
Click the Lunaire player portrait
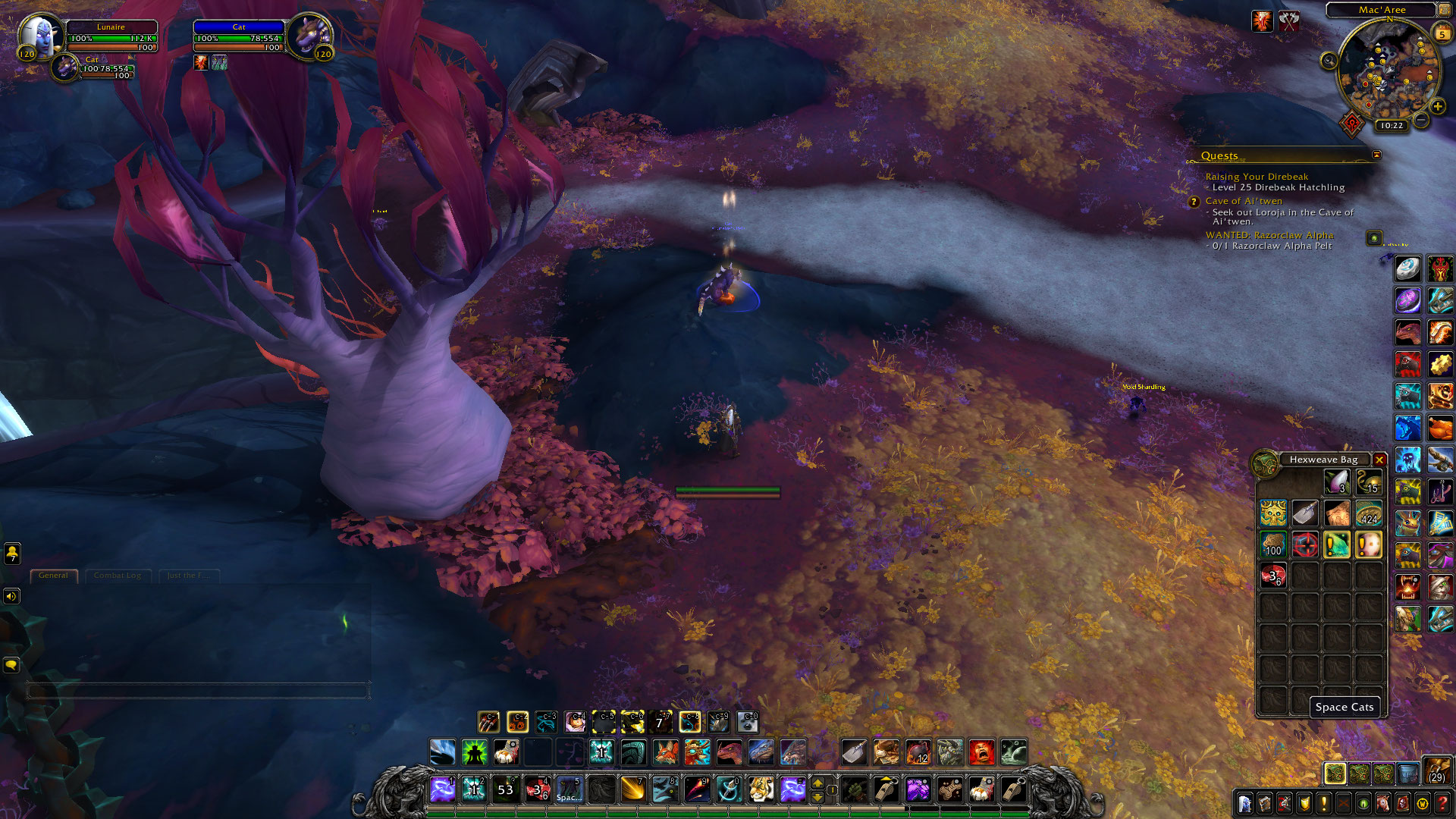(x=38, y=33)
